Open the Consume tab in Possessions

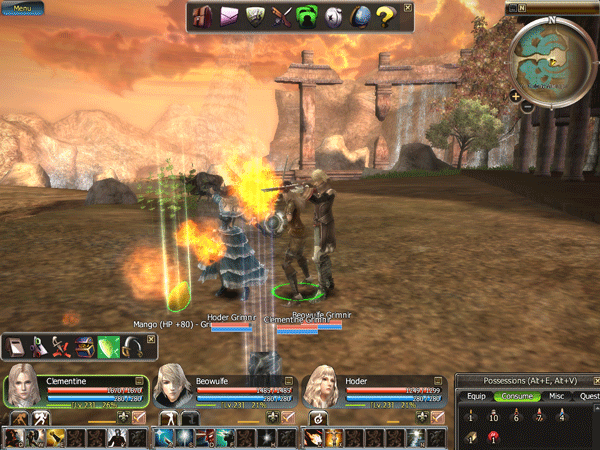[x=516, y=396]
